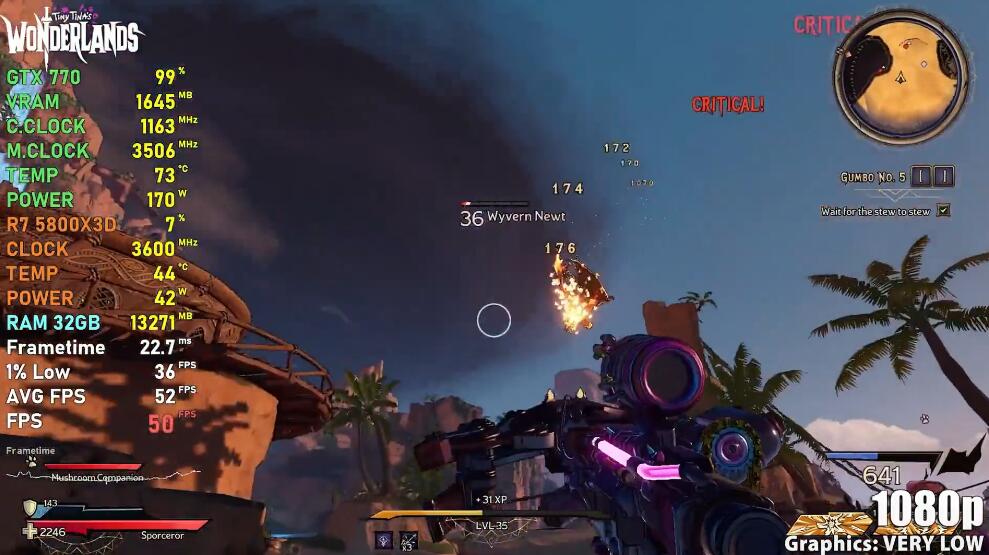
Task: Select the purple status effect icon
Action: point(384,540)
